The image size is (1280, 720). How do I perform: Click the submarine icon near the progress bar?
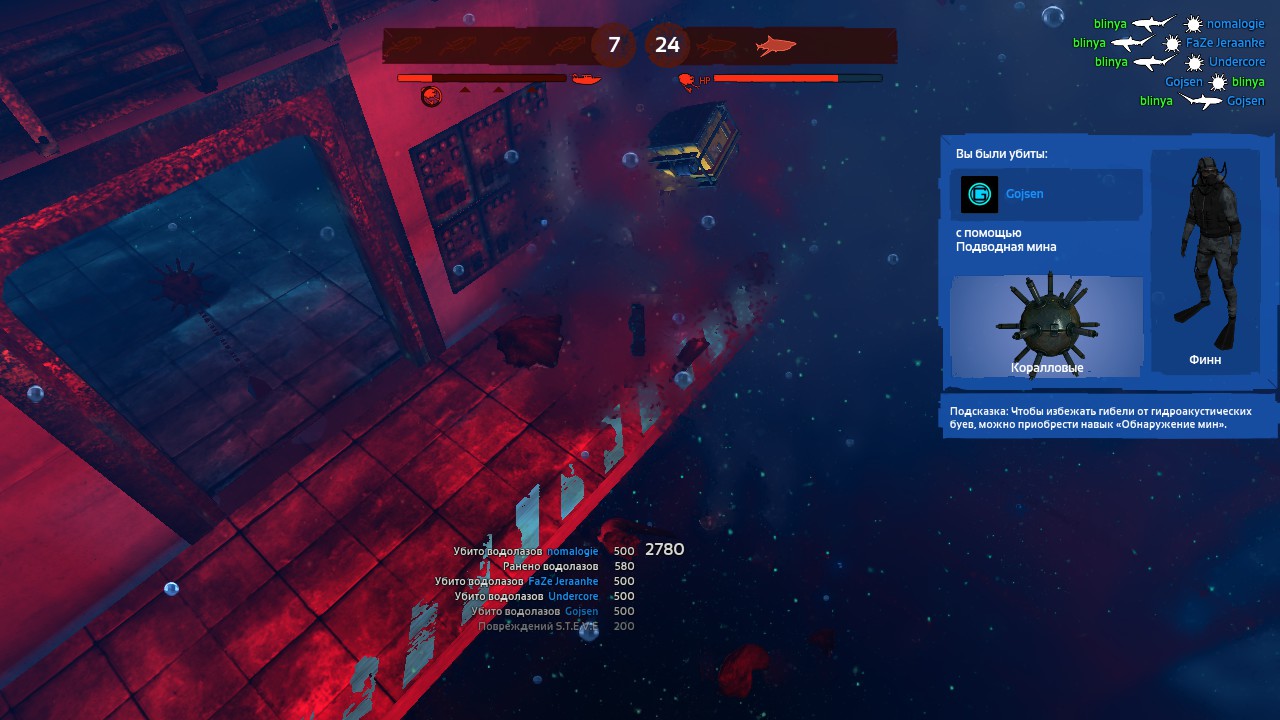(585, 79)
